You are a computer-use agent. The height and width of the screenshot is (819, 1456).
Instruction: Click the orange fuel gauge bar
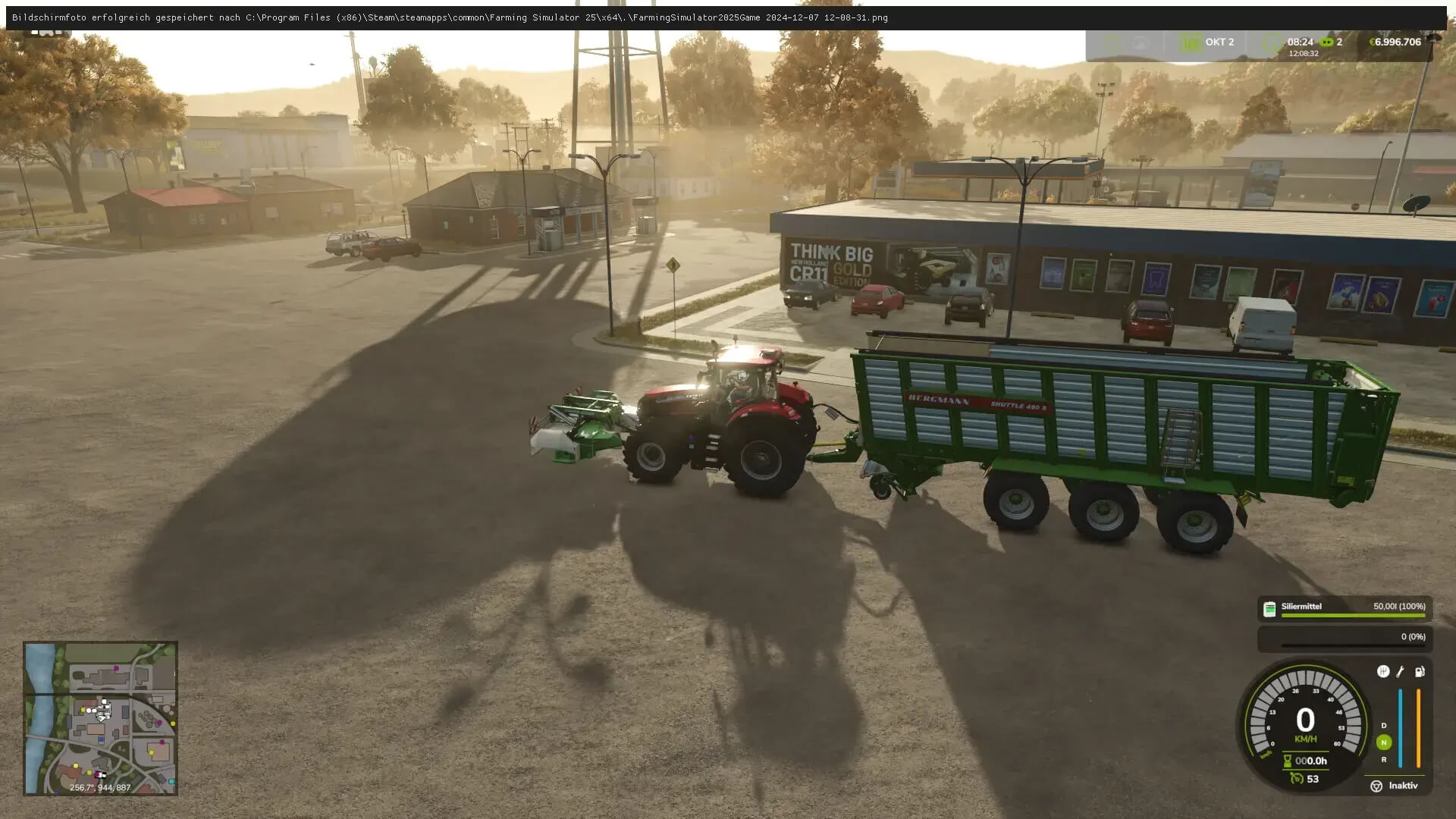coord(1418,727)
